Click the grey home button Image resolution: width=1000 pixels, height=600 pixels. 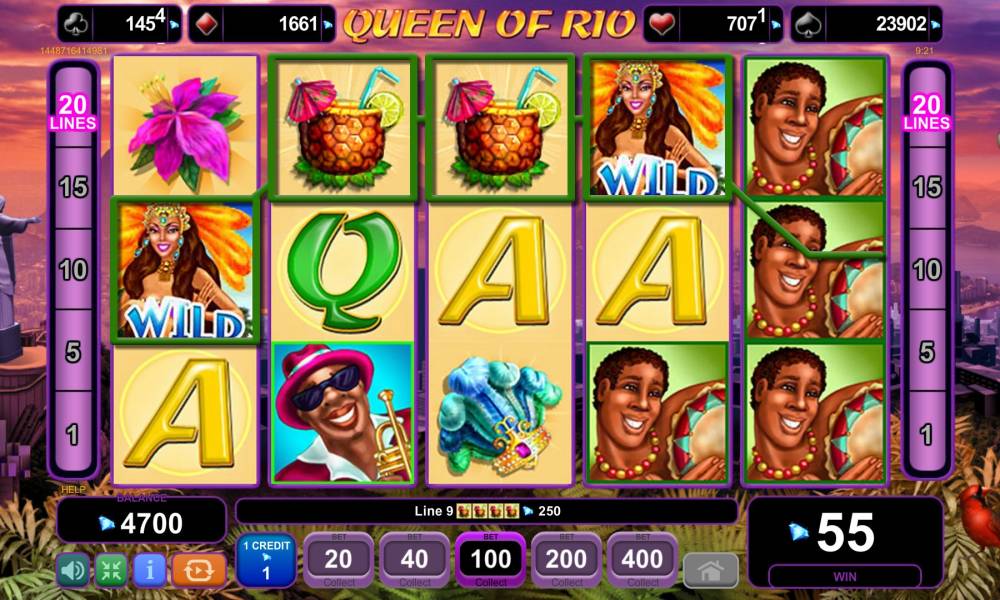click(x=710, y=570)
